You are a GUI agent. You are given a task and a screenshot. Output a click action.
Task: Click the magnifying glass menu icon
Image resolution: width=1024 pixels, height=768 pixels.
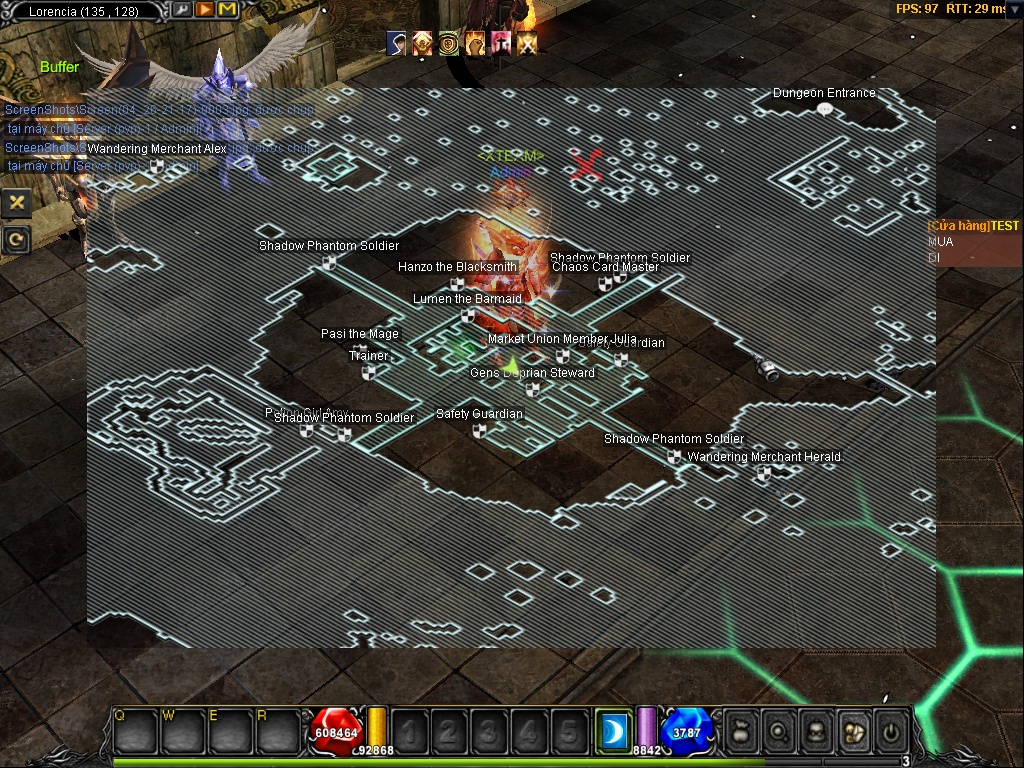[x=778, y=732]
